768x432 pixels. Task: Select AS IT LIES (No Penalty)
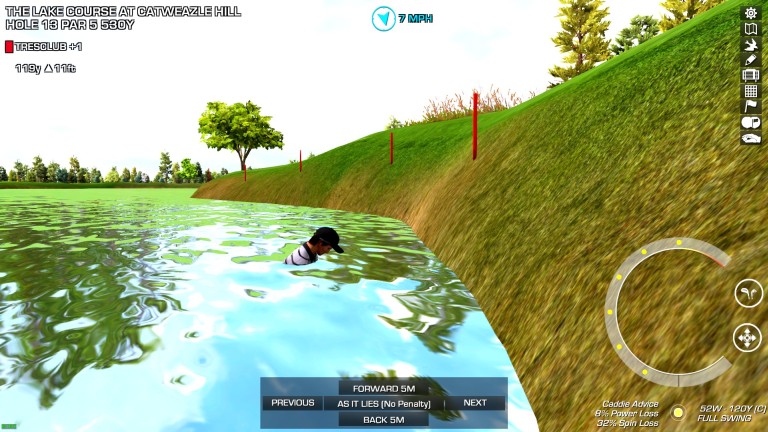pos(384,403)
